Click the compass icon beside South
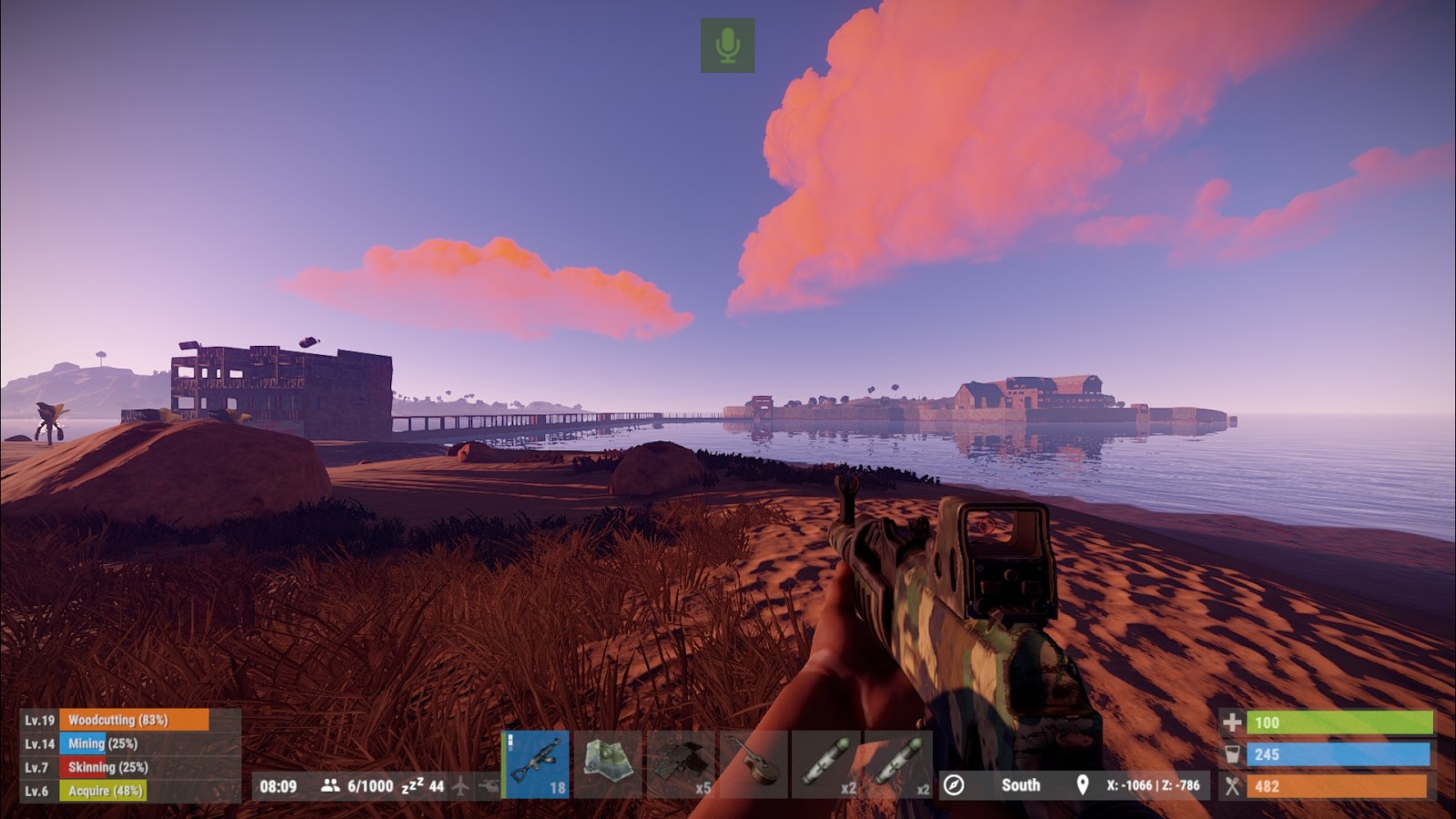 pyautogui.click(x=954, y=785)
